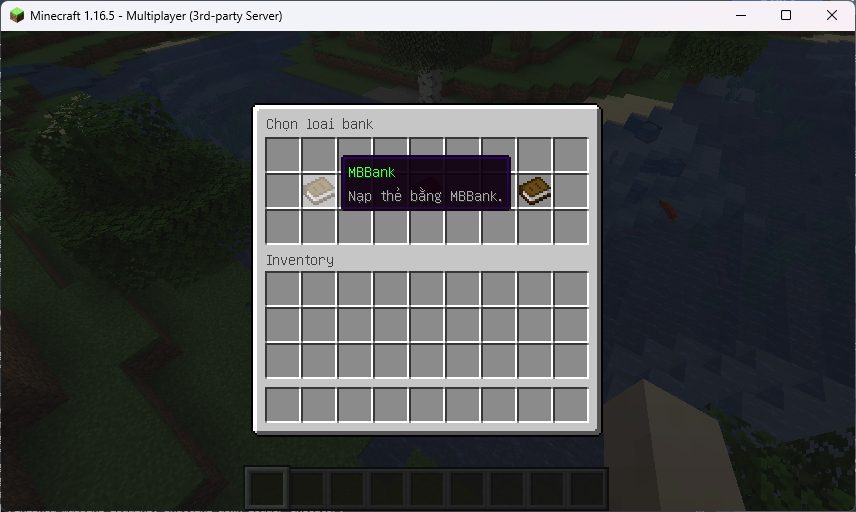Minimize the Minecraft game window
This screenshot has height=512, width=856.
(741, 15)
